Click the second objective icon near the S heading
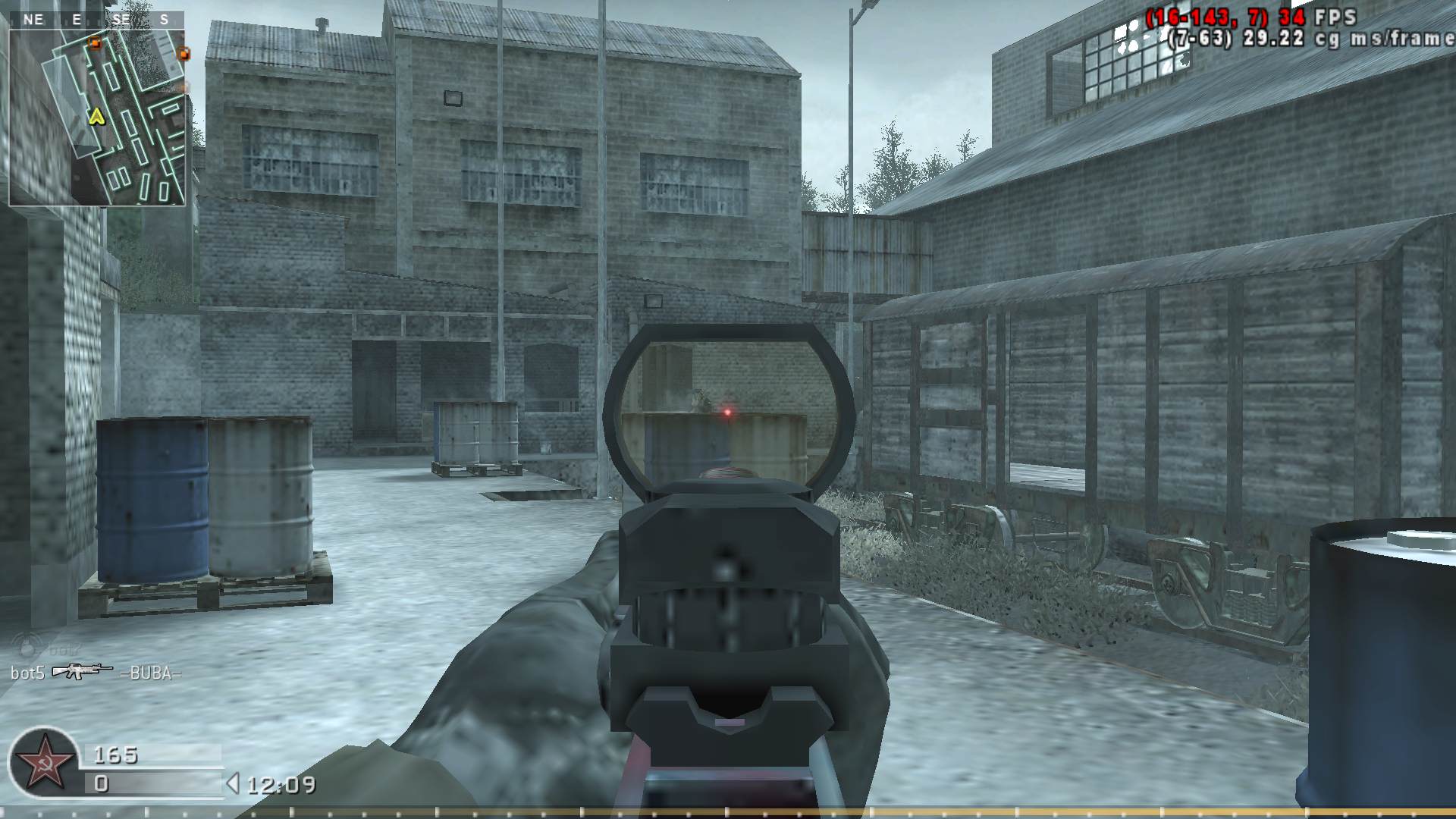The image size is (1456, 819). [184, 54]
